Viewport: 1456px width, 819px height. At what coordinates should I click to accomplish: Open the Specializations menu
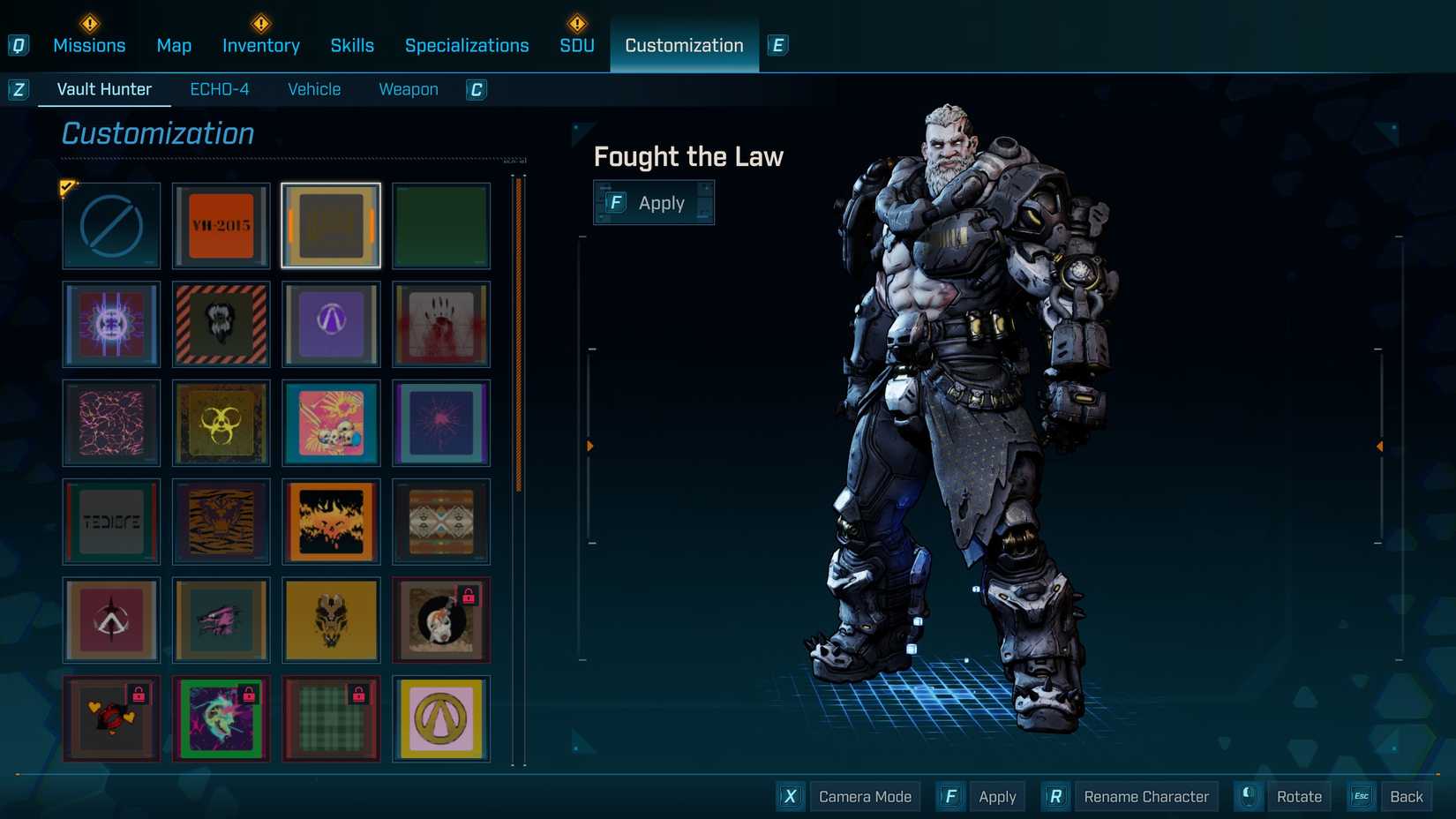click(467, 45)
